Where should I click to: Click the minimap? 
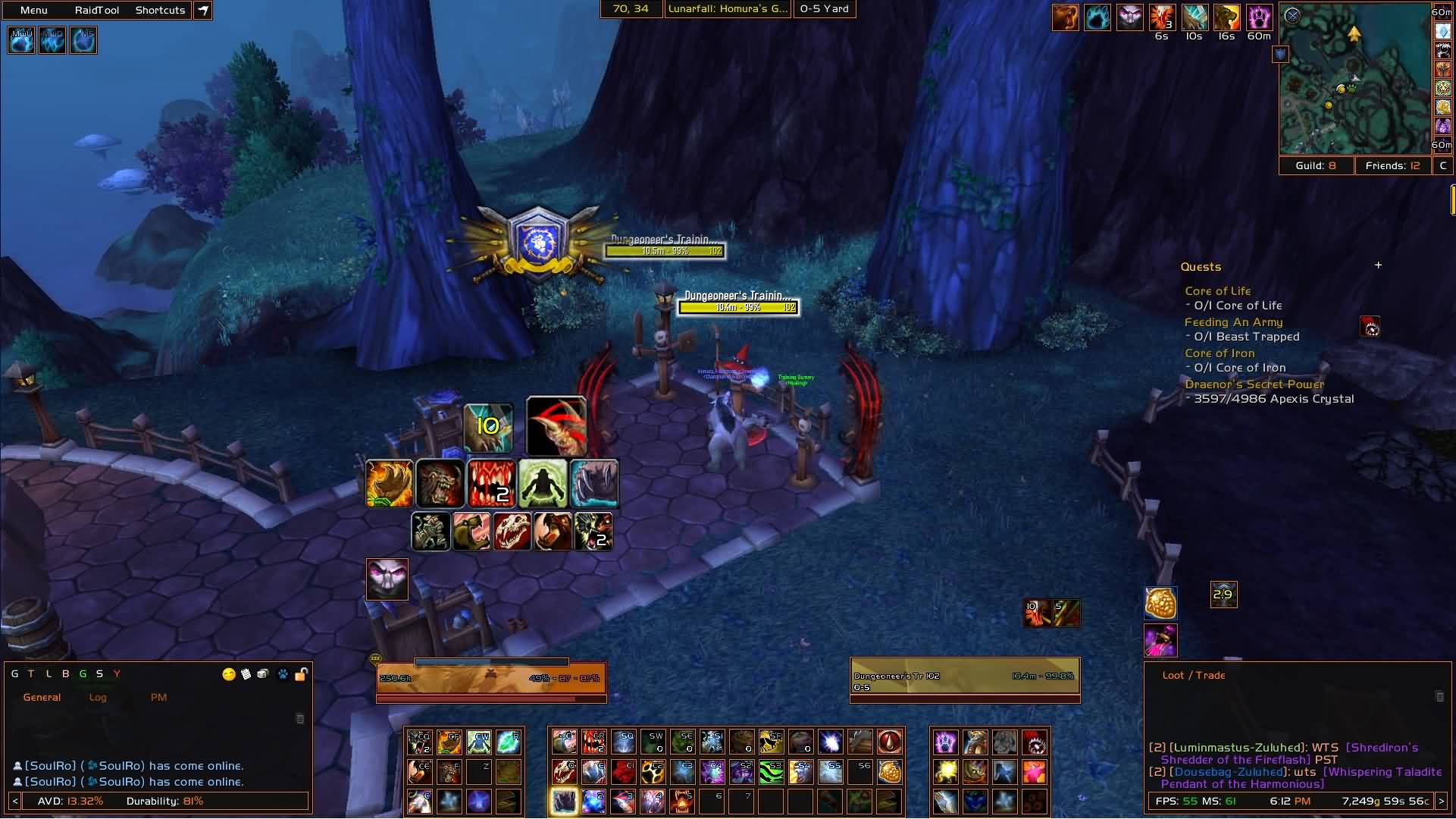coord(1354,80)
